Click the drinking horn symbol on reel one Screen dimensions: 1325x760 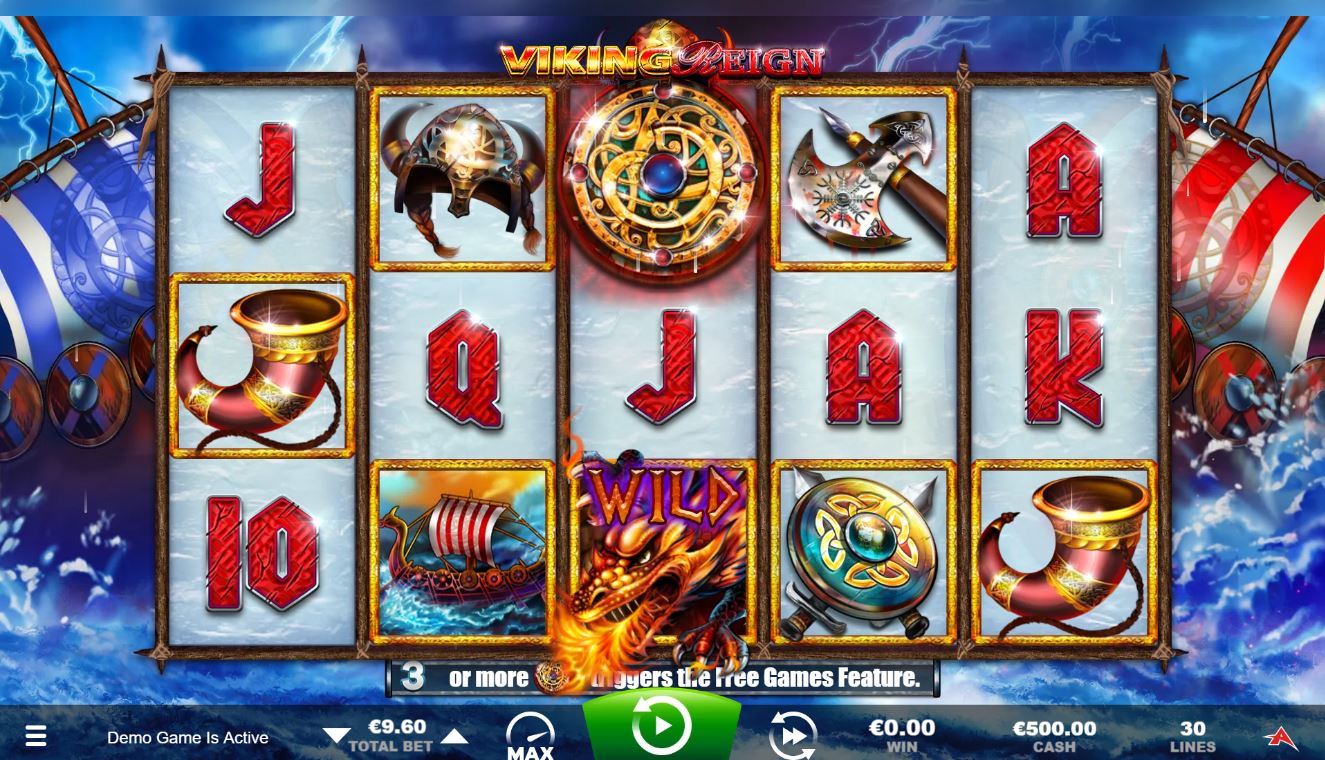(x=262, y=366)
